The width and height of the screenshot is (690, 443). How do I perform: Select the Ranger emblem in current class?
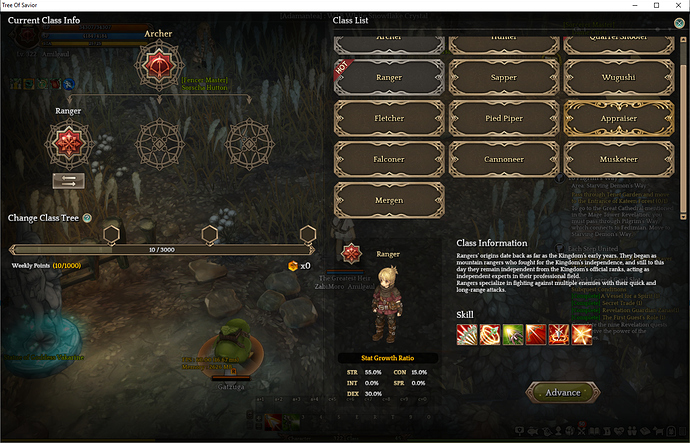tap(68, 144)
